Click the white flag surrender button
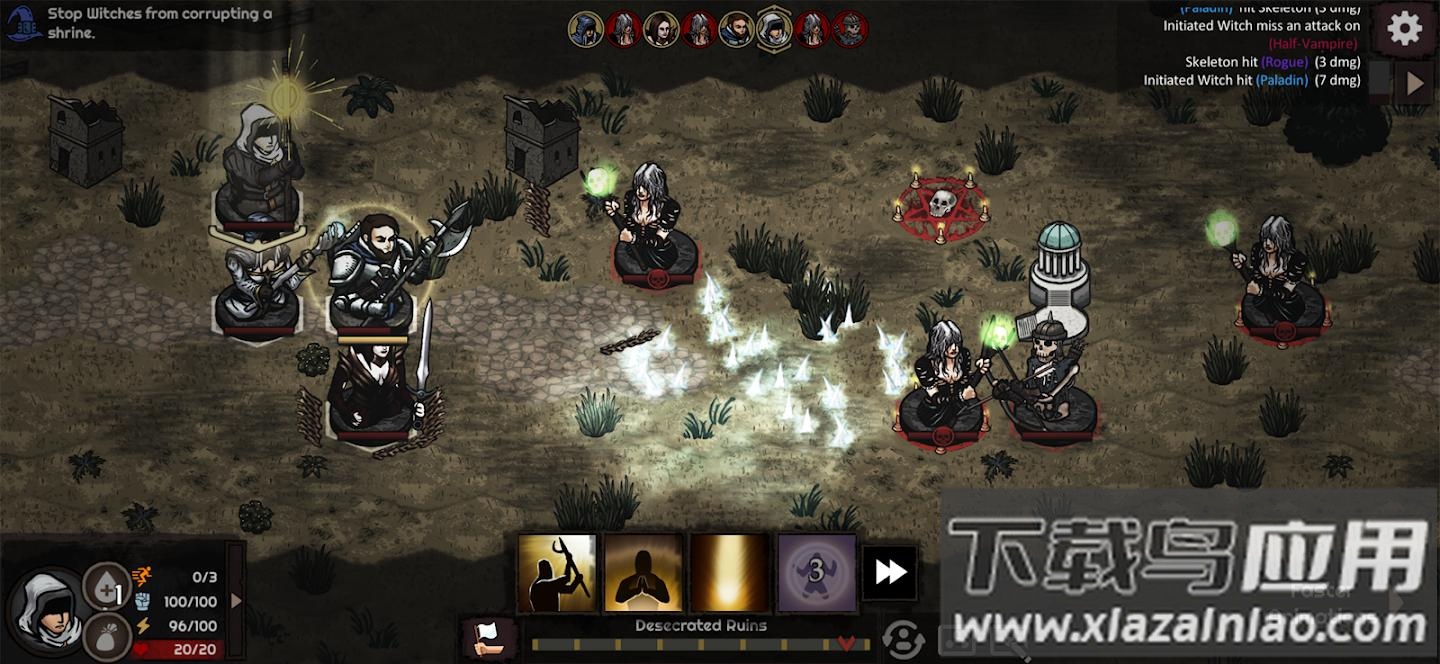Screen dimensions: 1440x664 (x=489, y=637)
